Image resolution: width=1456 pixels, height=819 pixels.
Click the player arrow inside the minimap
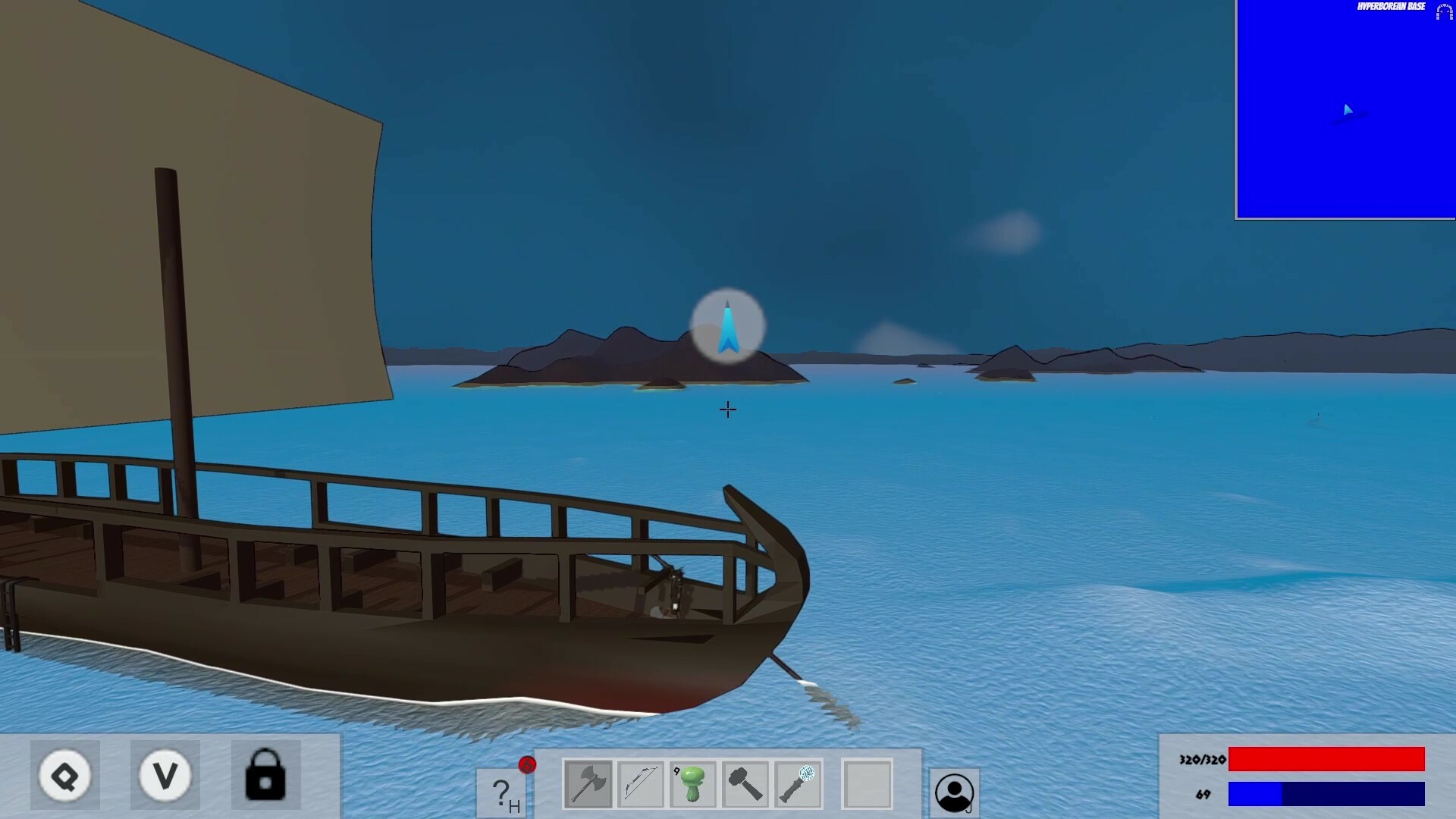coord(1349,111)
